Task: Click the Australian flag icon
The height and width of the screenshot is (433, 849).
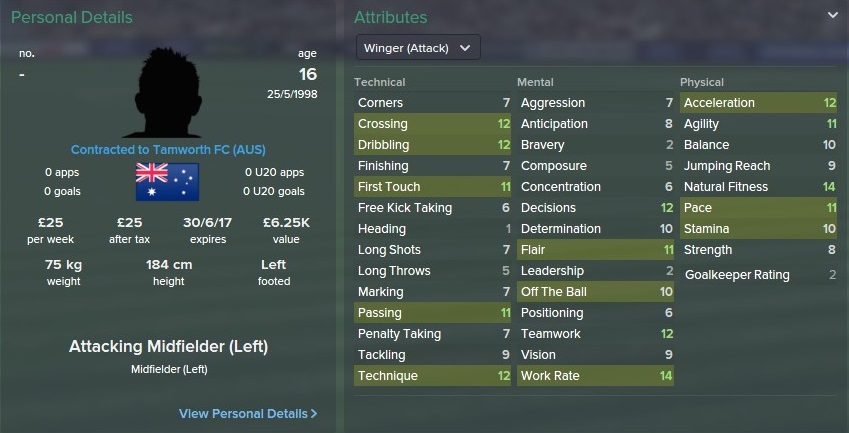Action: click(x=167, y=181)
